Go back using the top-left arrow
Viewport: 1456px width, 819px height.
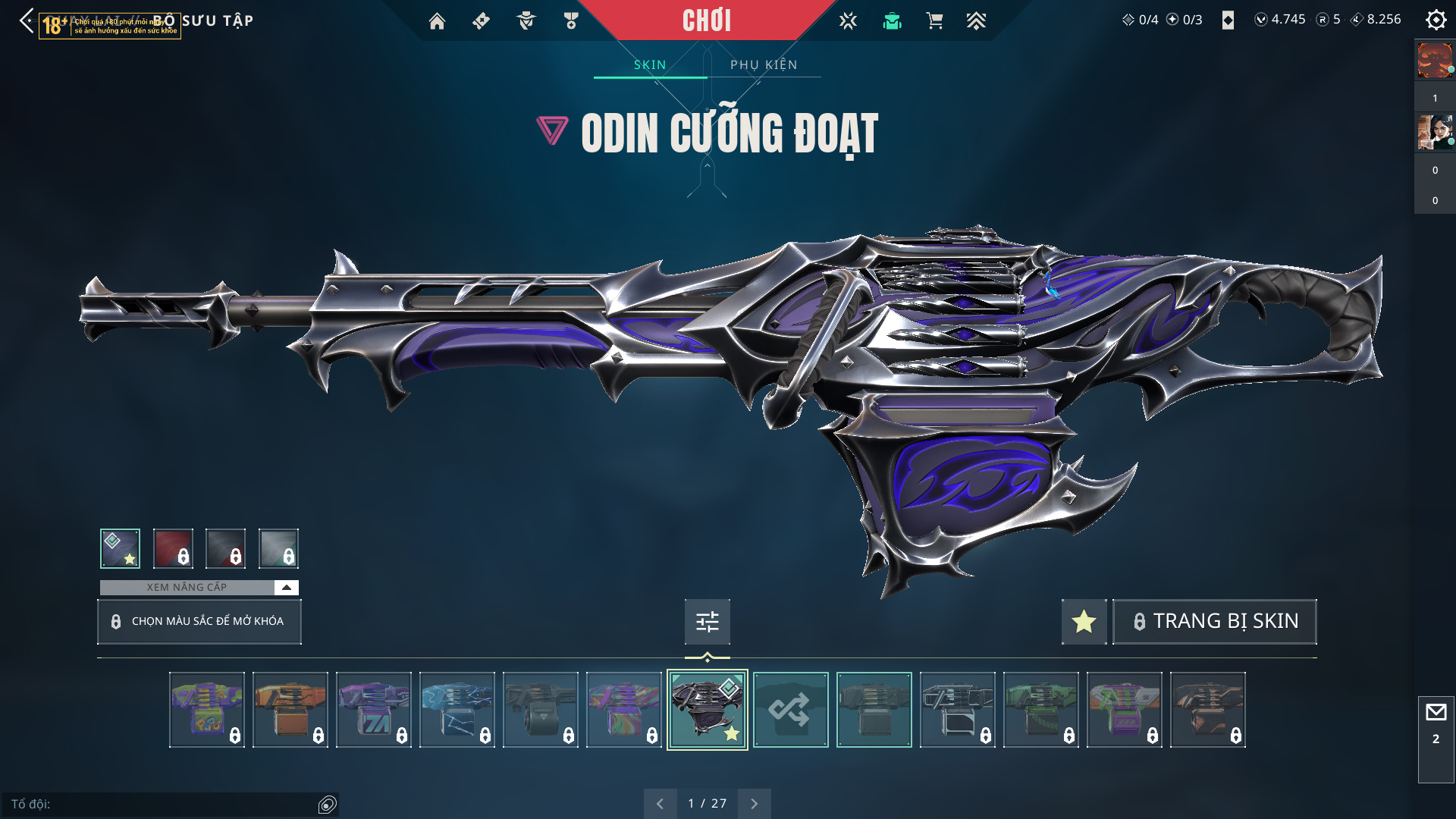point(27,20)
